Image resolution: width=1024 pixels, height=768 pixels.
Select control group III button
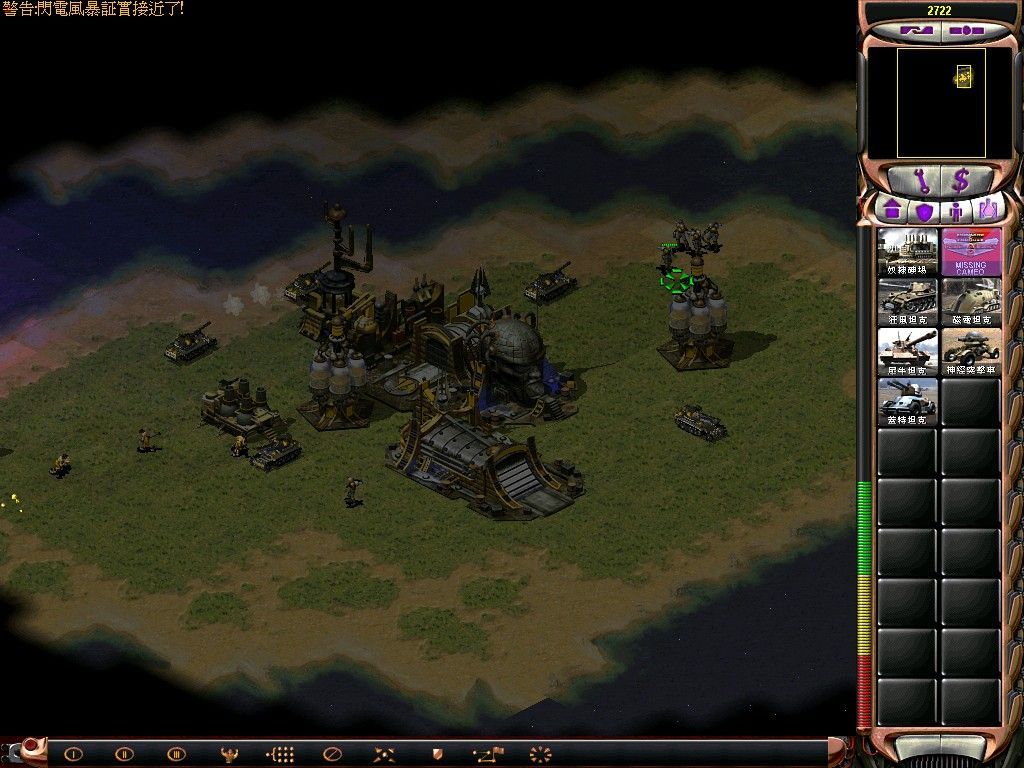[176, 754]
